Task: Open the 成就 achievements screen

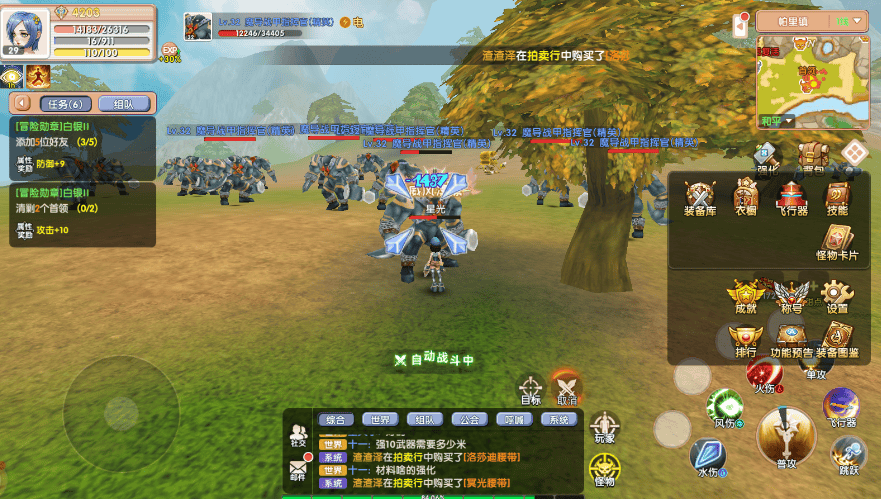Action: pos(745,296)
